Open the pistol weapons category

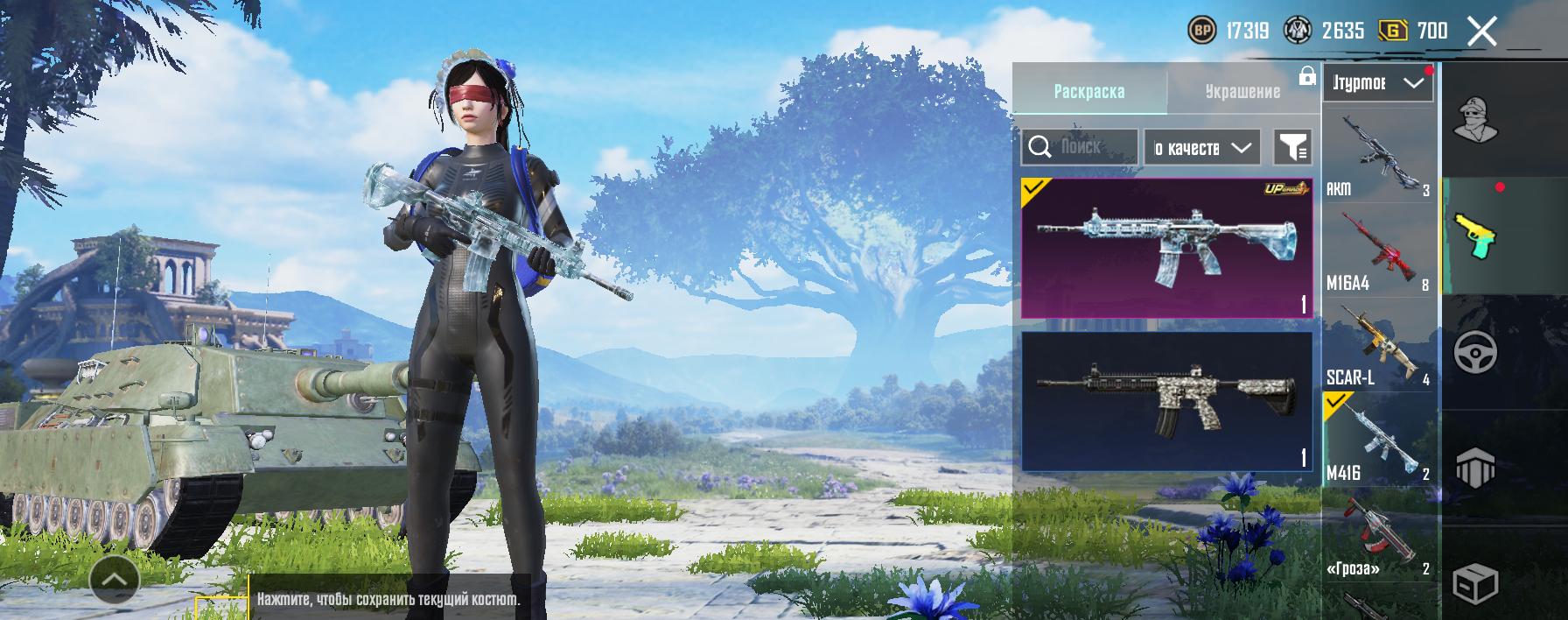pyautogui.click(x=1475, y=236)
